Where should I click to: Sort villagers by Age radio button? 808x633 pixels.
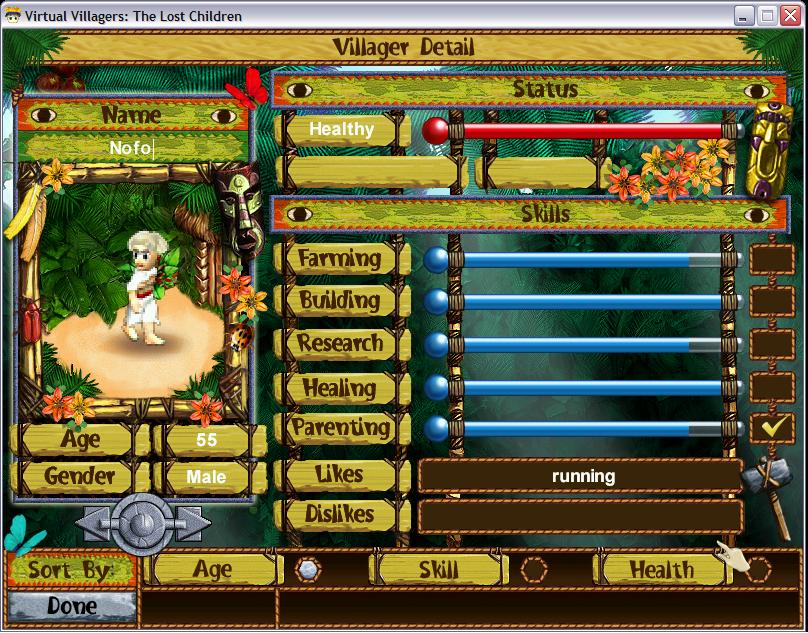pyautogui.click(x=309, y=570)
